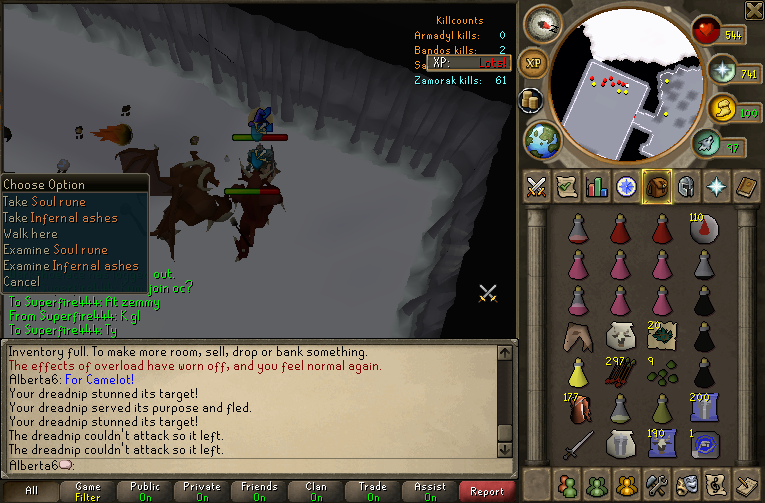This screenshot has width=765, height=503.
Task: Open the Magic spellbook tab
Action: point(746,187)
